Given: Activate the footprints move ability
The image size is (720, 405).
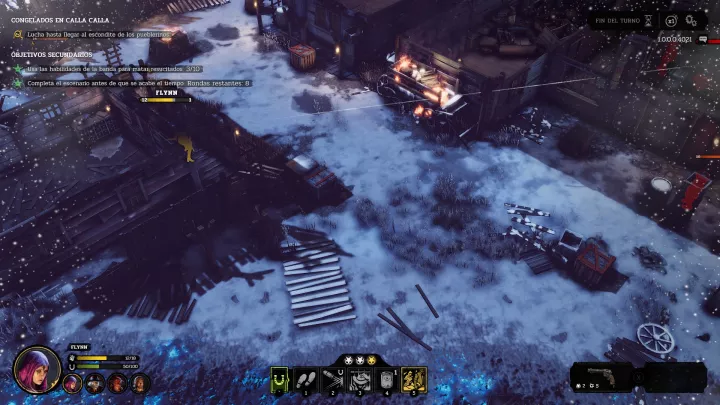Looking at the screenshot, I should [x=306, y=379].
